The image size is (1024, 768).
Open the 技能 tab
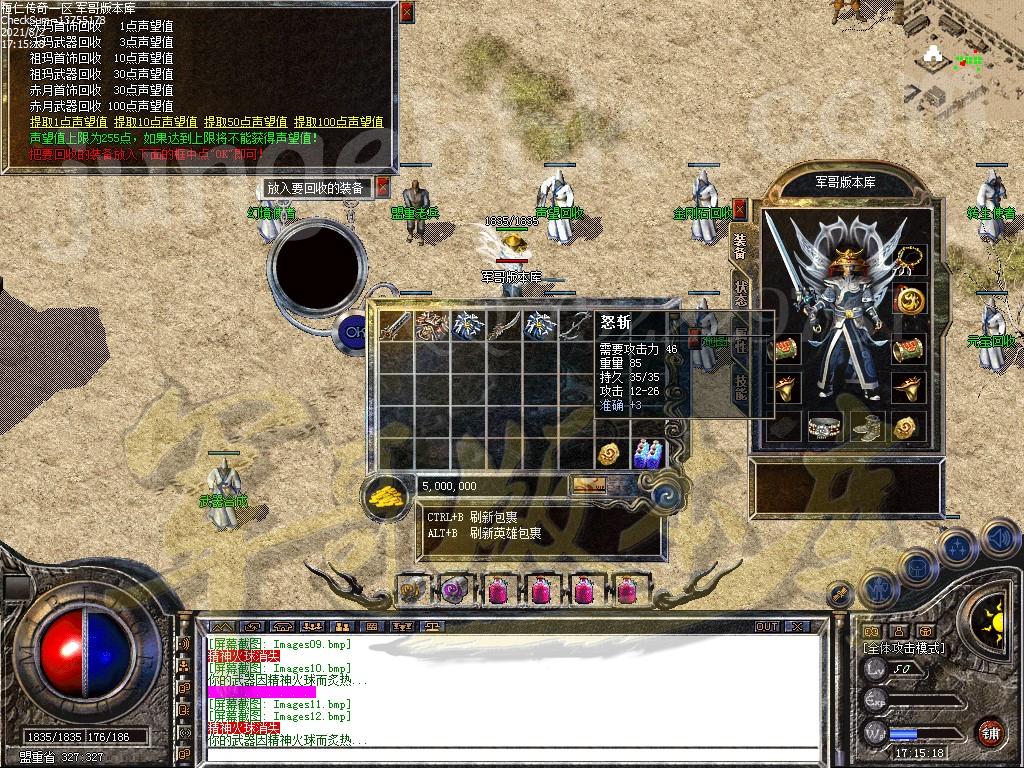click(x=741, y=385)
